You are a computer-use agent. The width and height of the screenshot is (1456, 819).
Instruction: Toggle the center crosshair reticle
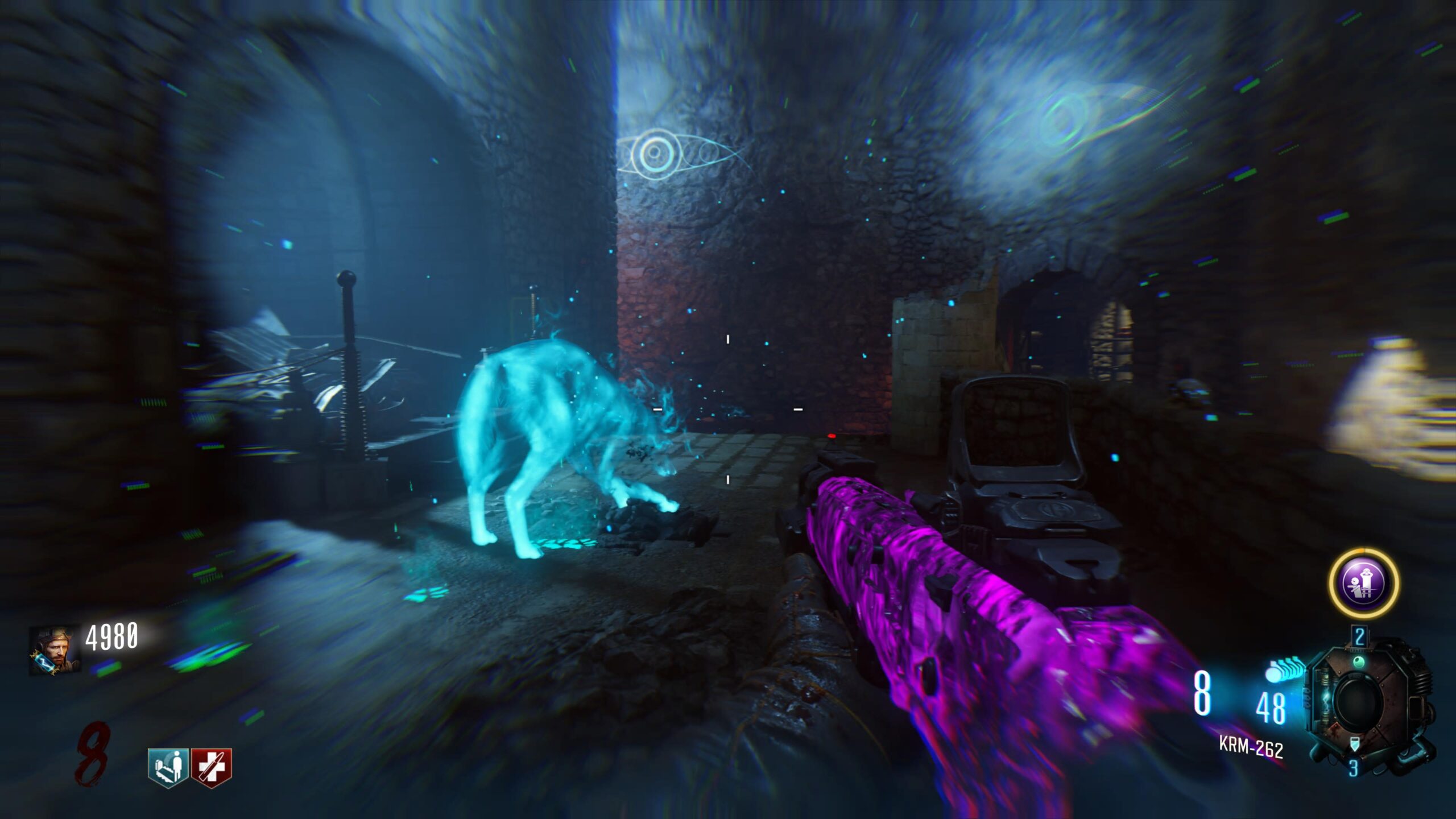pos(727,409)
